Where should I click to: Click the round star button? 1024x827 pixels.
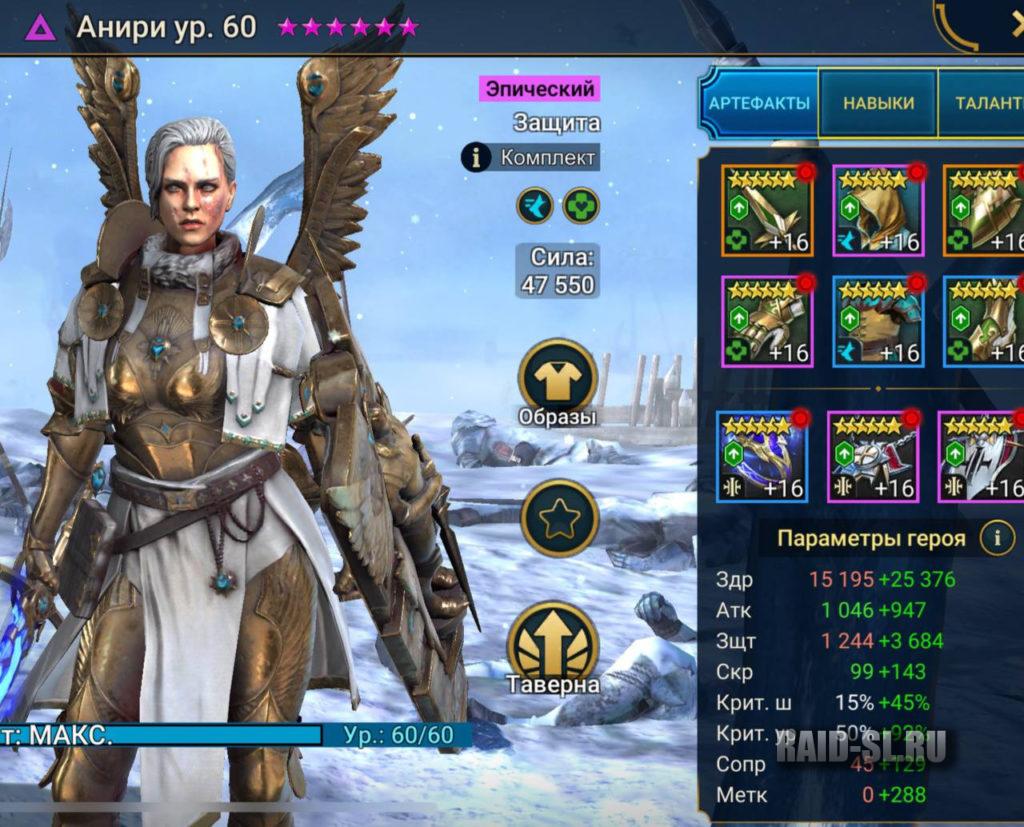pyautogui.click(x=559, y=518)
